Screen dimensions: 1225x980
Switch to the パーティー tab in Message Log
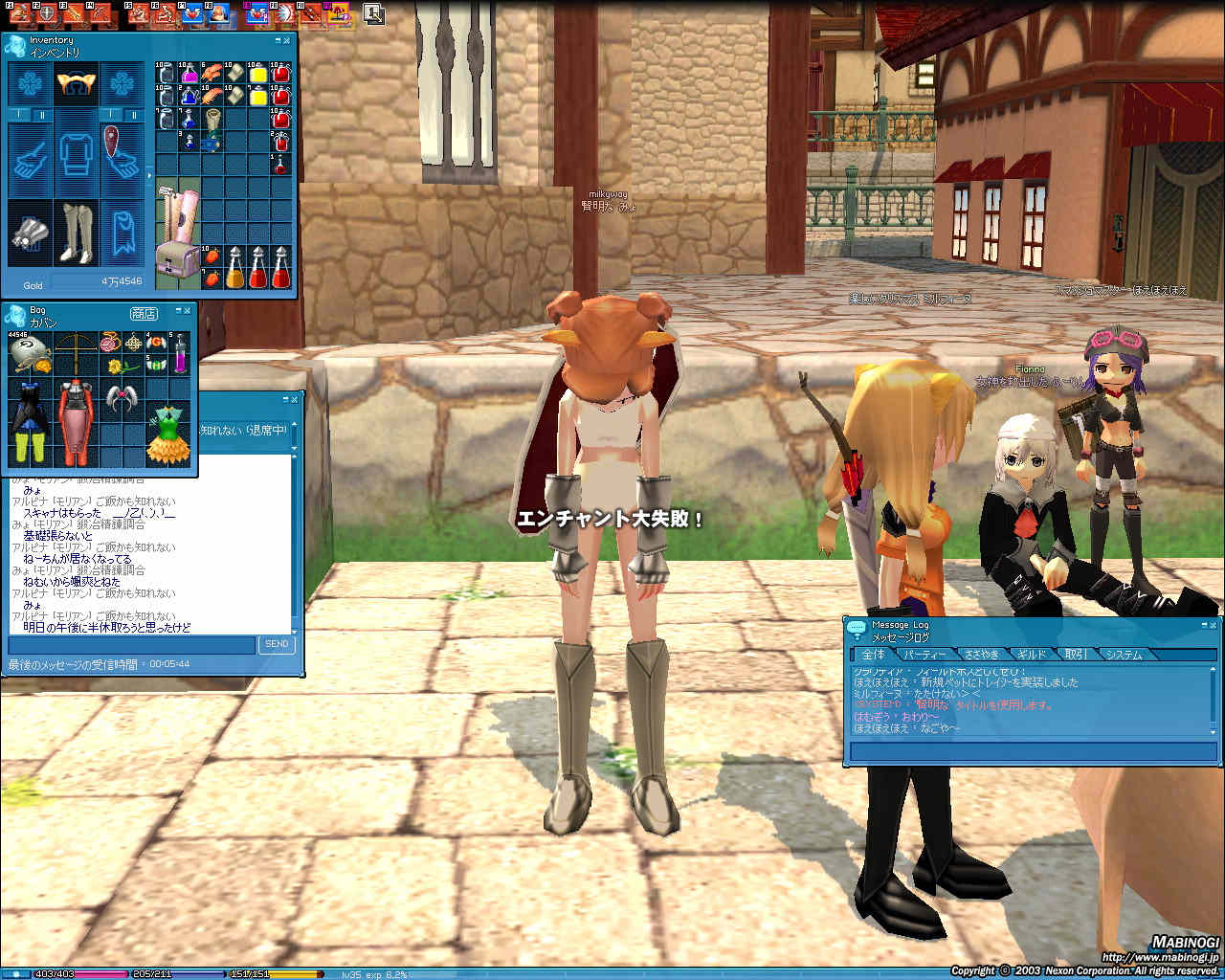pos(924,655)
